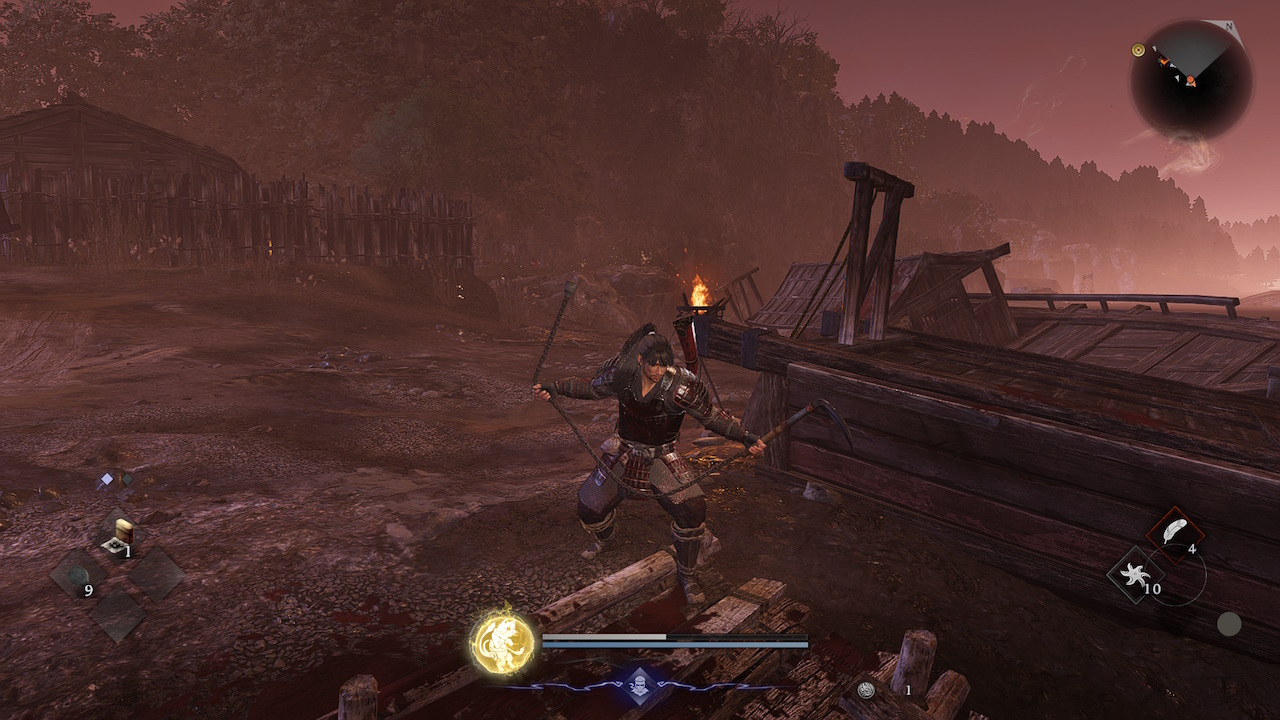Viewport: 1280px width, 720px height.
Task: Select the round stone item slot
Action: pos(78,575)
